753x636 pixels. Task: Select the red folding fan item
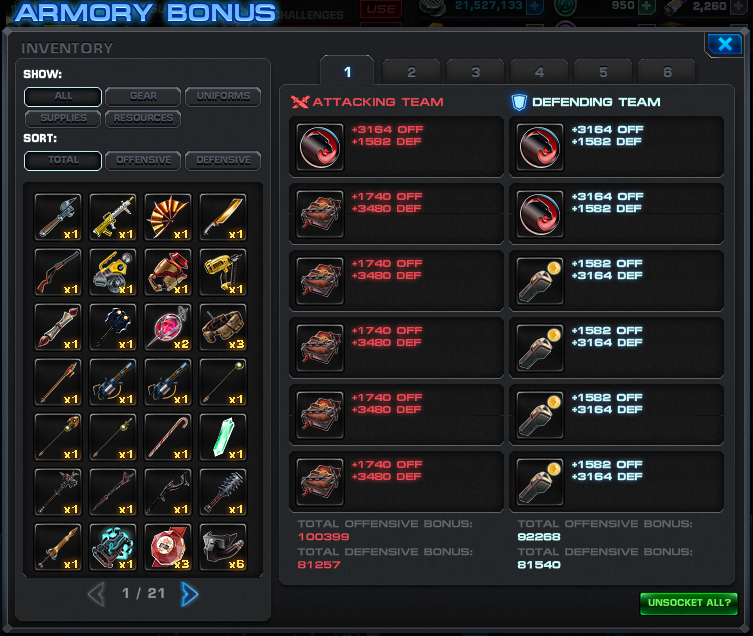click(x=168, y=217)
